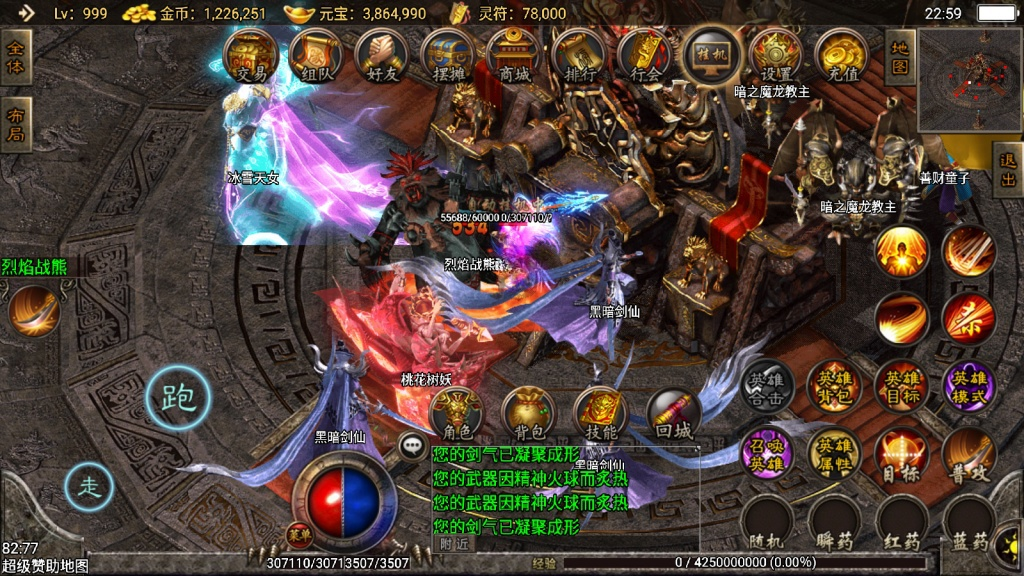Open the 角色 character sheet

click(456, 414)
